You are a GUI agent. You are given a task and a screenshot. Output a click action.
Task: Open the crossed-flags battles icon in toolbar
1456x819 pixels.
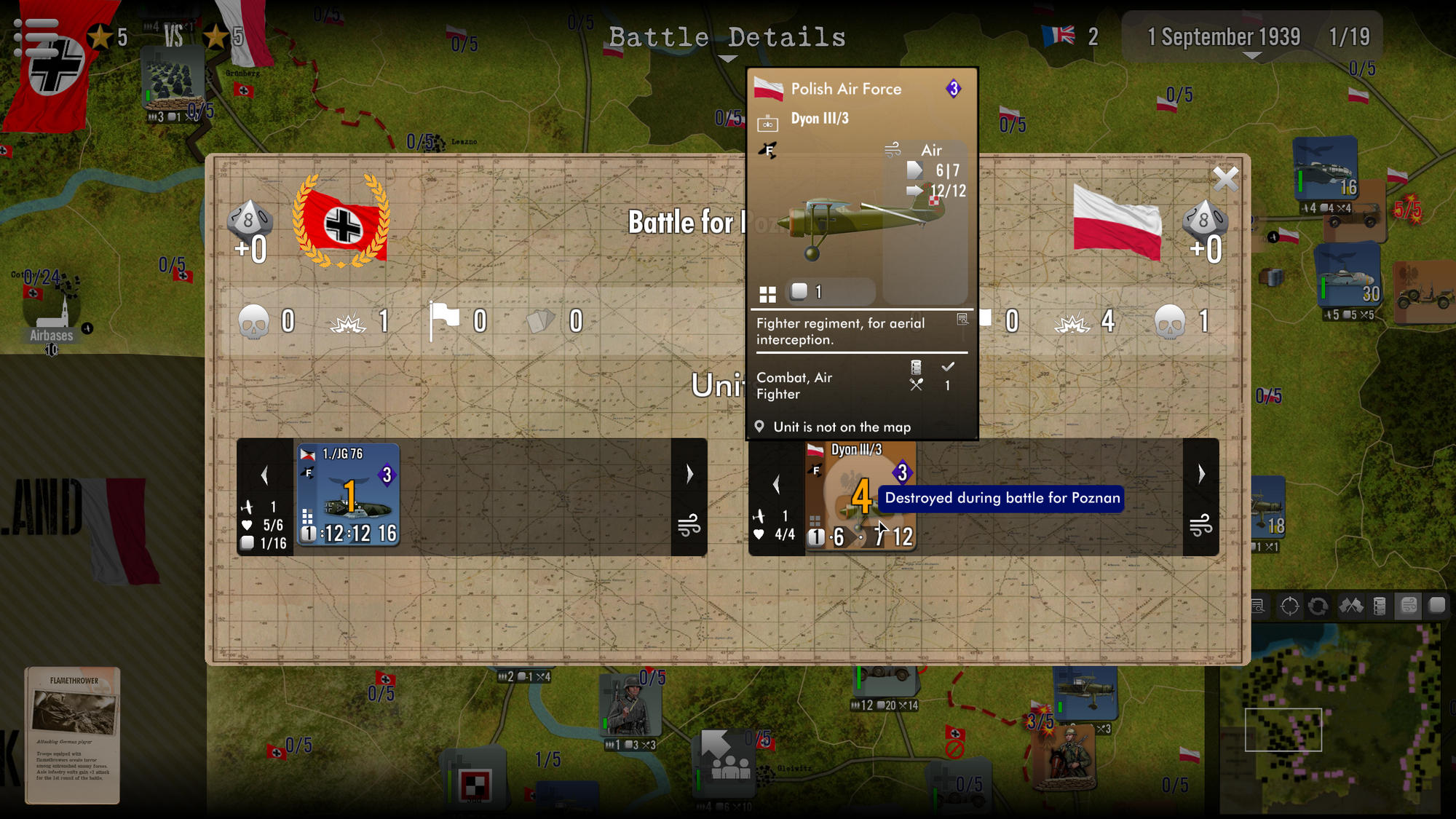pos(1351,606)
